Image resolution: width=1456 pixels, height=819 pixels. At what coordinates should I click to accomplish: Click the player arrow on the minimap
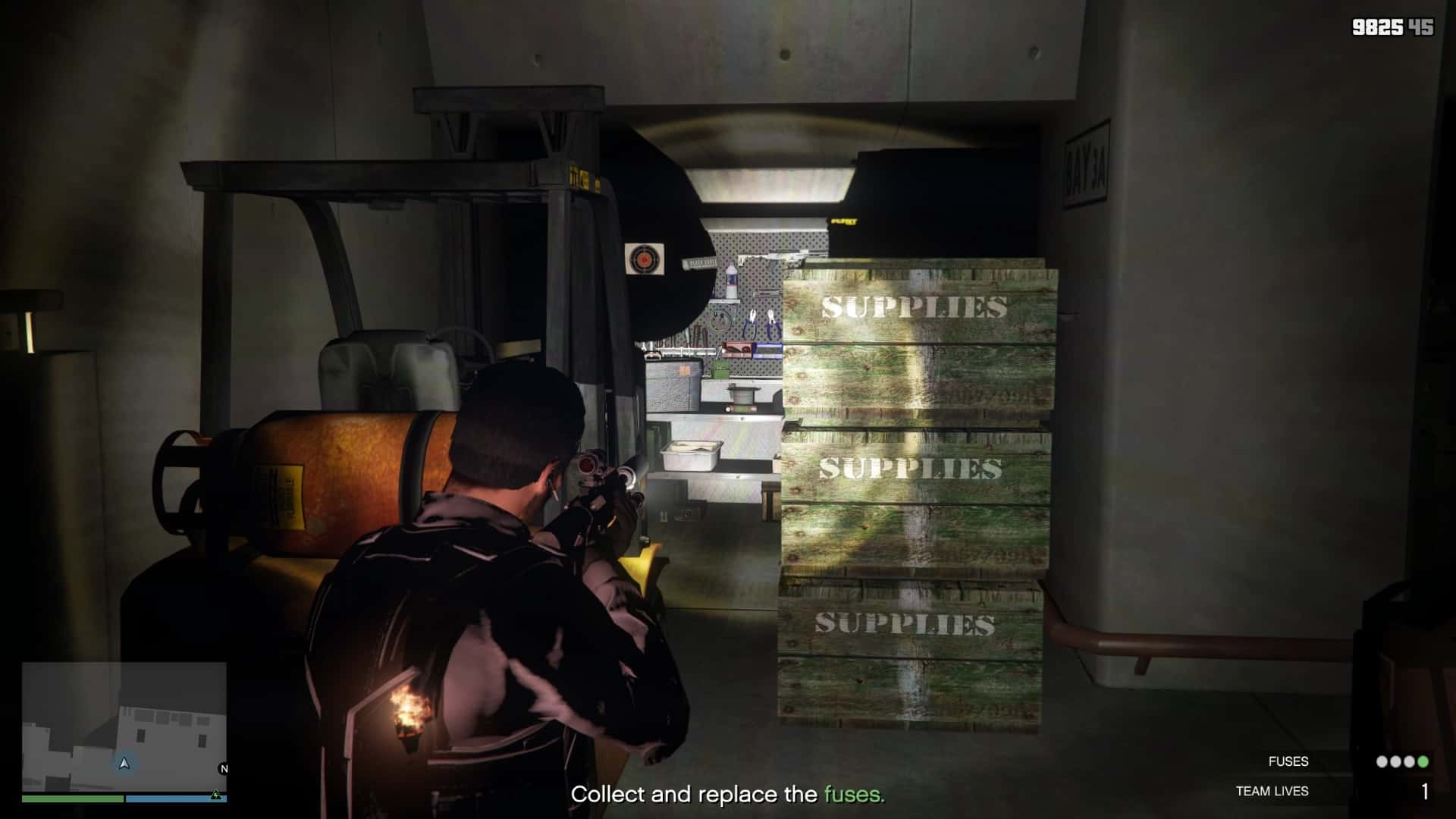click(124, 764)
